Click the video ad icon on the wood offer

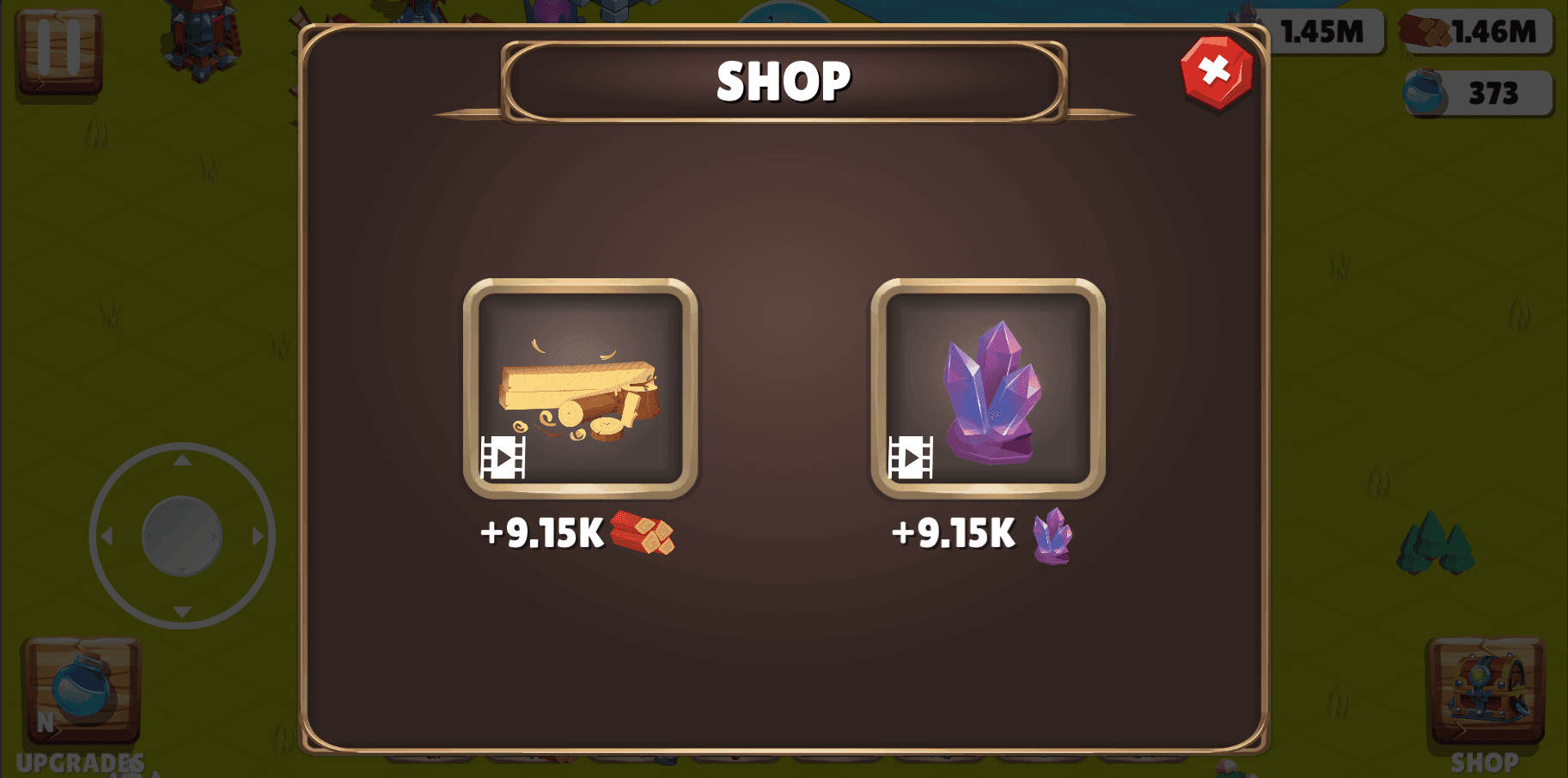(x=503, y=457)
